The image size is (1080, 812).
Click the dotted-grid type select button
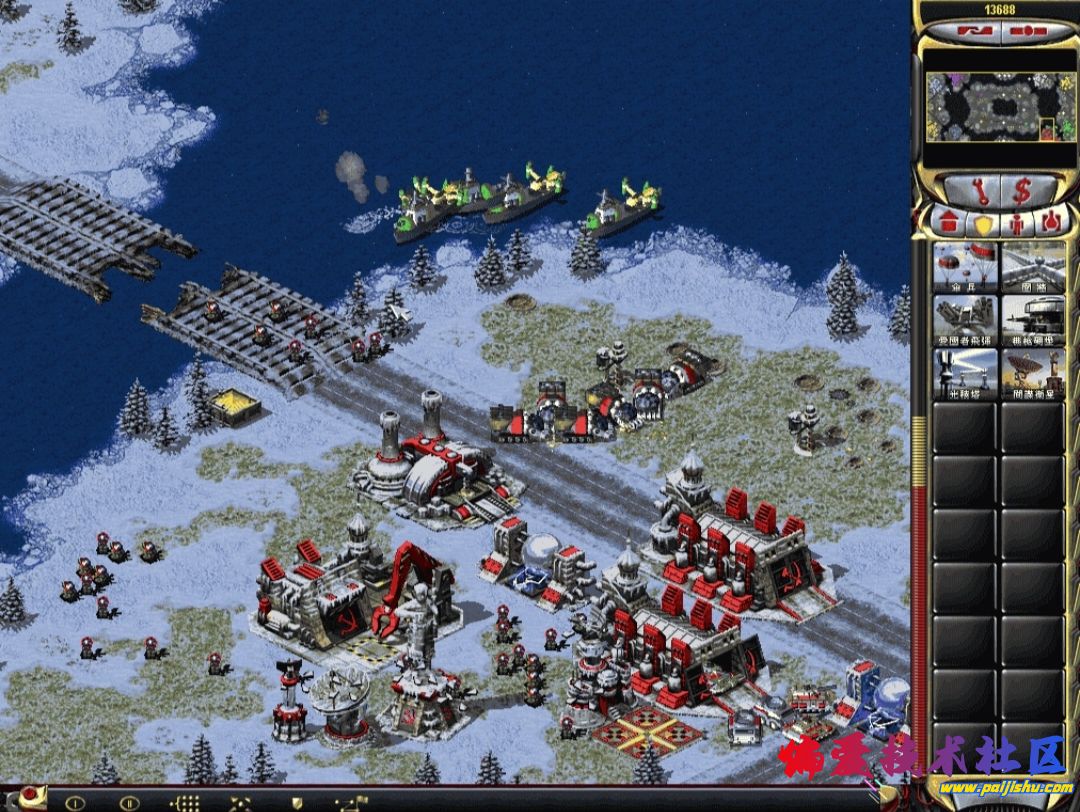[x=185, y=802]
